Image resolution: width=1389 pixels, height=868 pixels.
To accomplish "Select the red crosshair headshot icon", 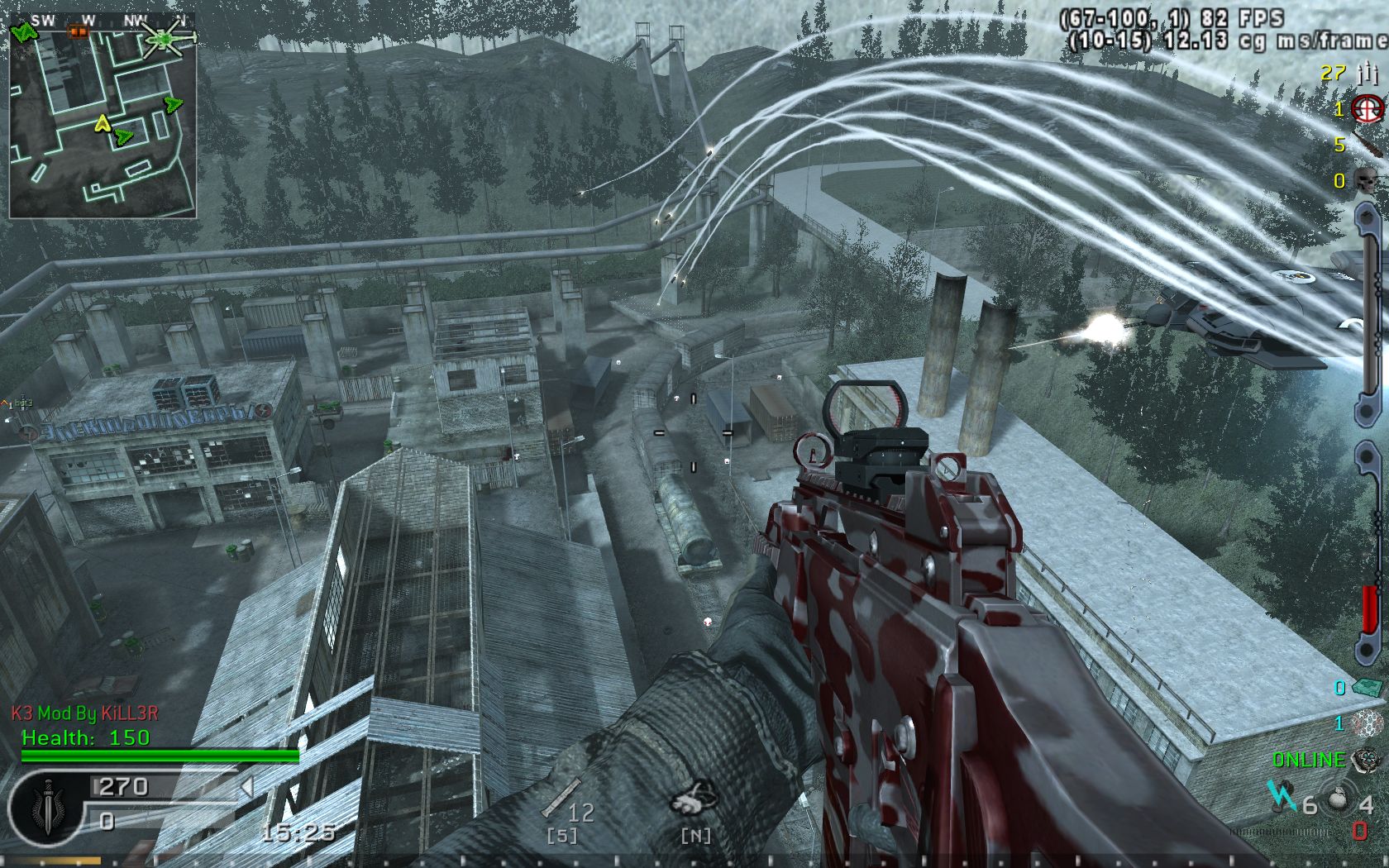I will (1368, 108).
